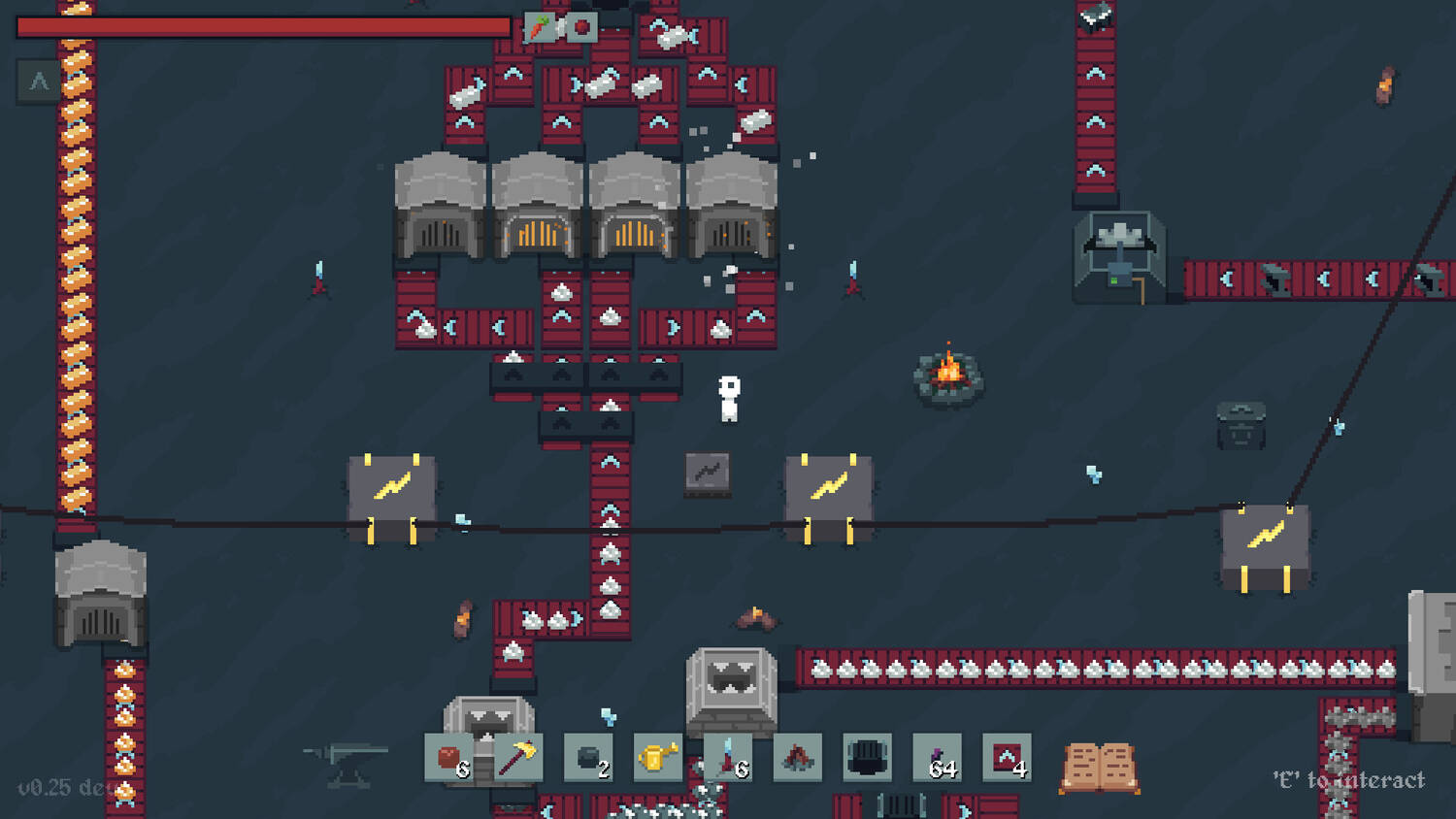Equip the golden pickaxe from the hotbar

[518, 758]
